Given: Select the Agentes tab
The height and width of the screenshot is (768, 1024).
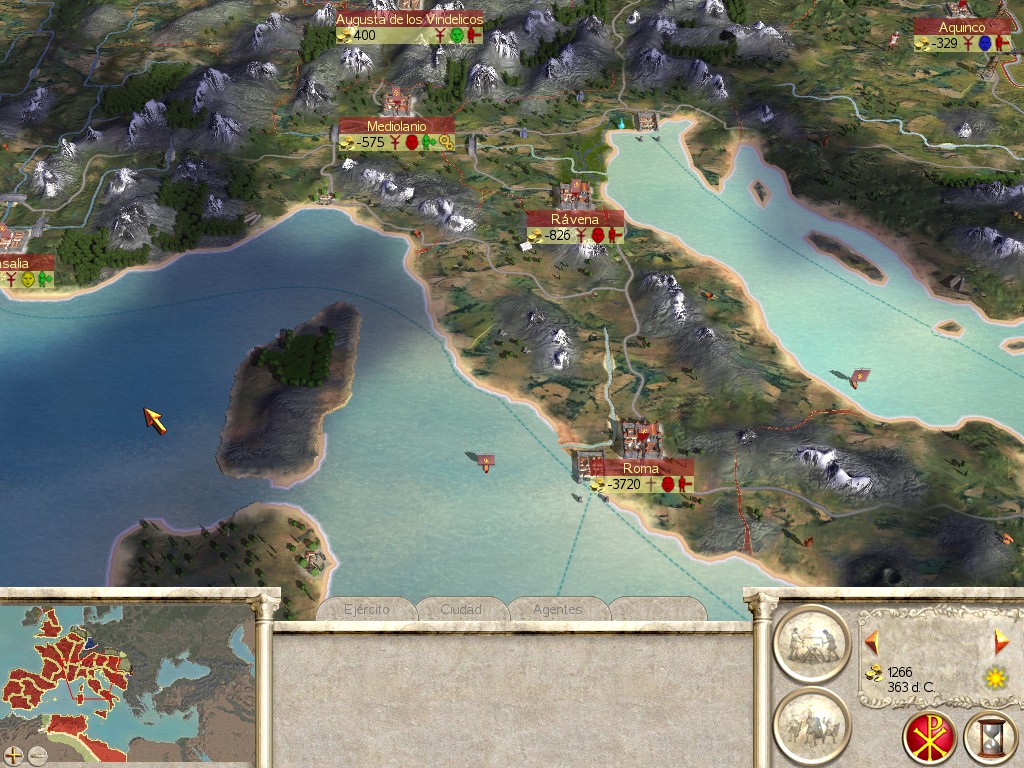Looking at the screenshot, I should 558,609.
